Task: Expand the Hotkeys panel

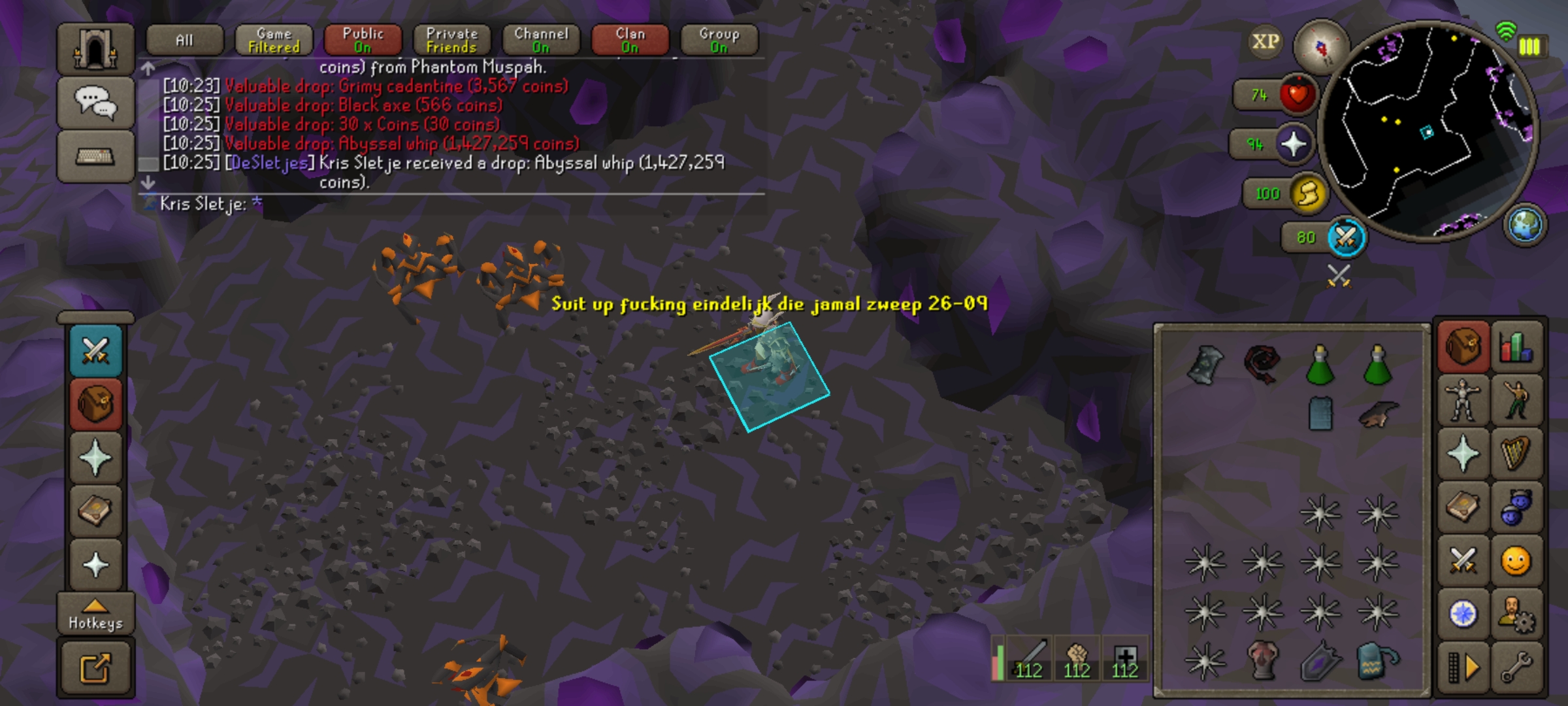Action: [95, 614]
